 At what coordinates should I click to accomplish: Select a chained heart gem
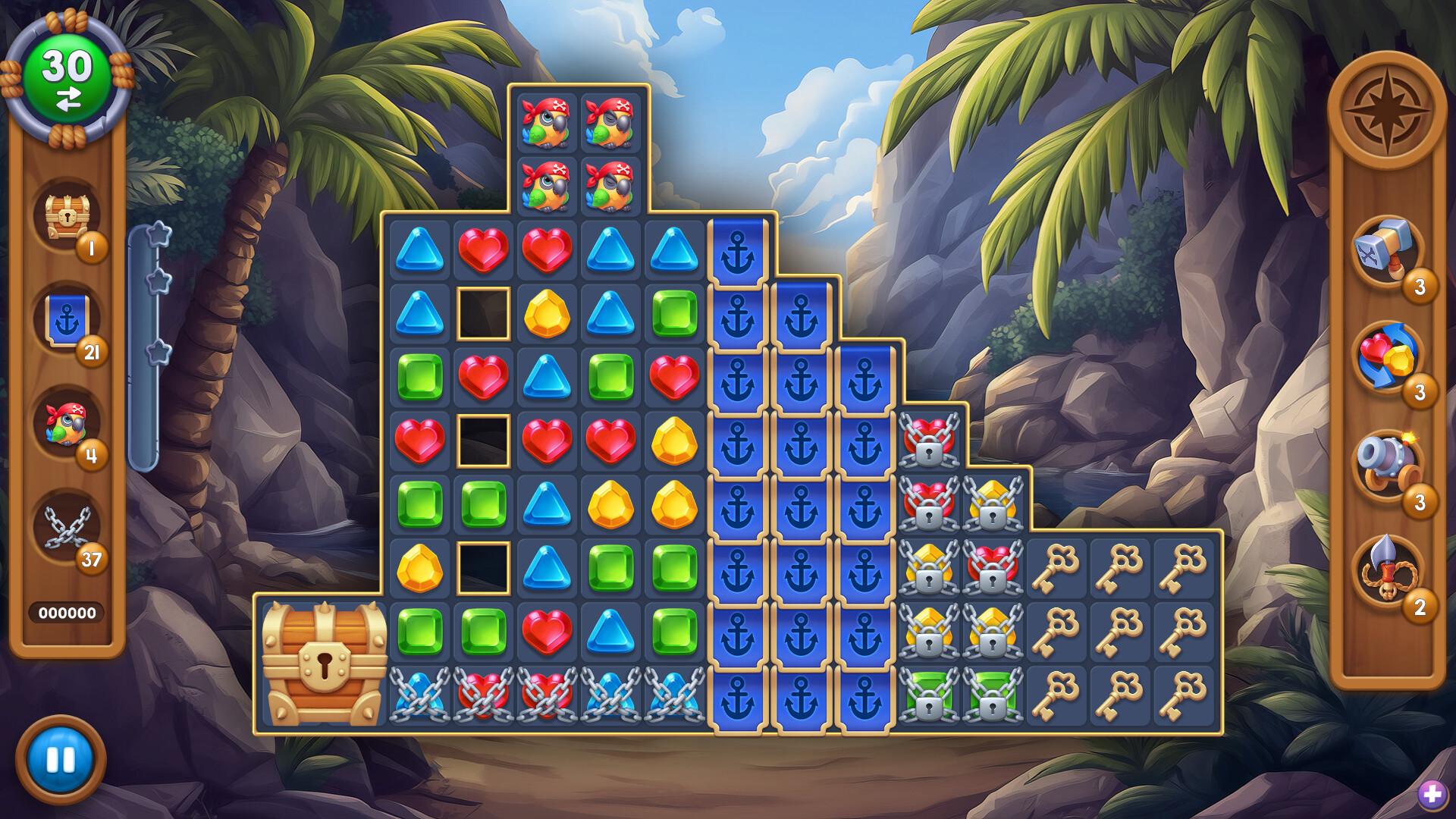[x=482, y=694]
